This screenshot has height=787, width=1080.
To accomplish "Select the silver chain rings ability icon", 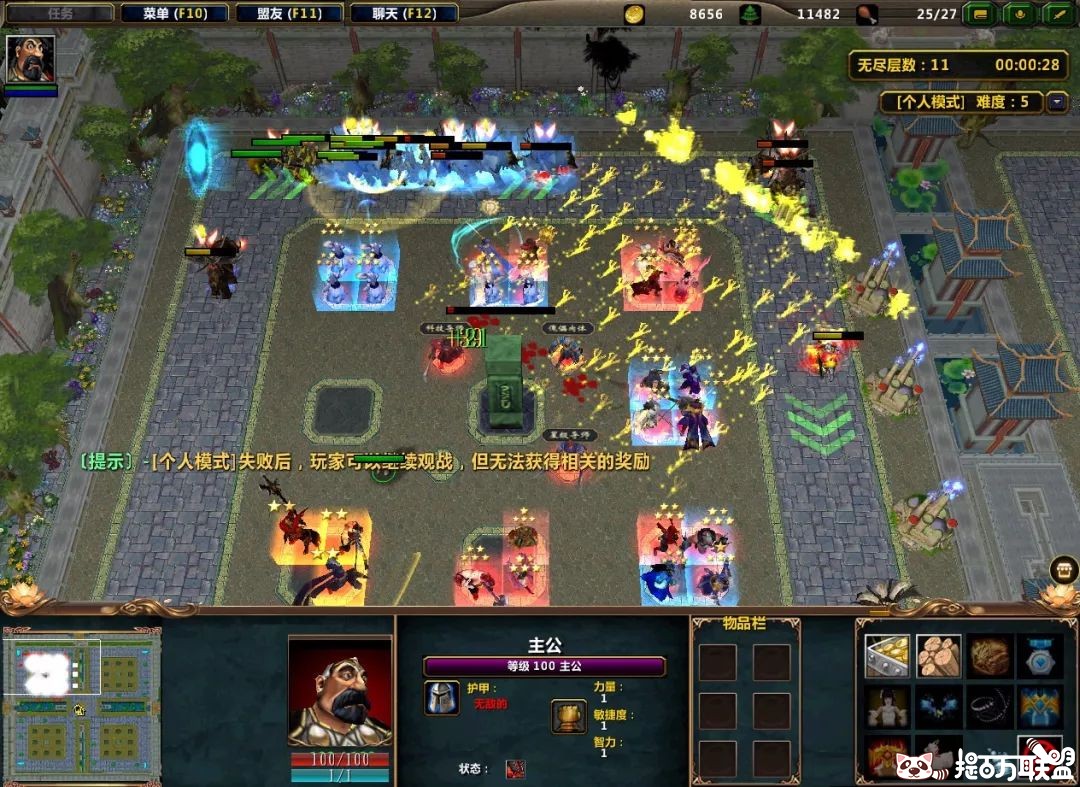I will [989, 707].
